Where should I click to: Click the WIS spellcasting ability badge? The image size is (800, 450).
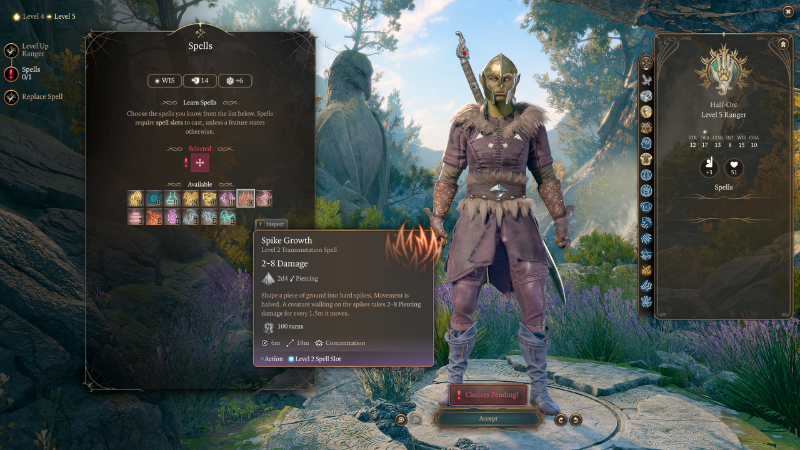click(165, 80)
